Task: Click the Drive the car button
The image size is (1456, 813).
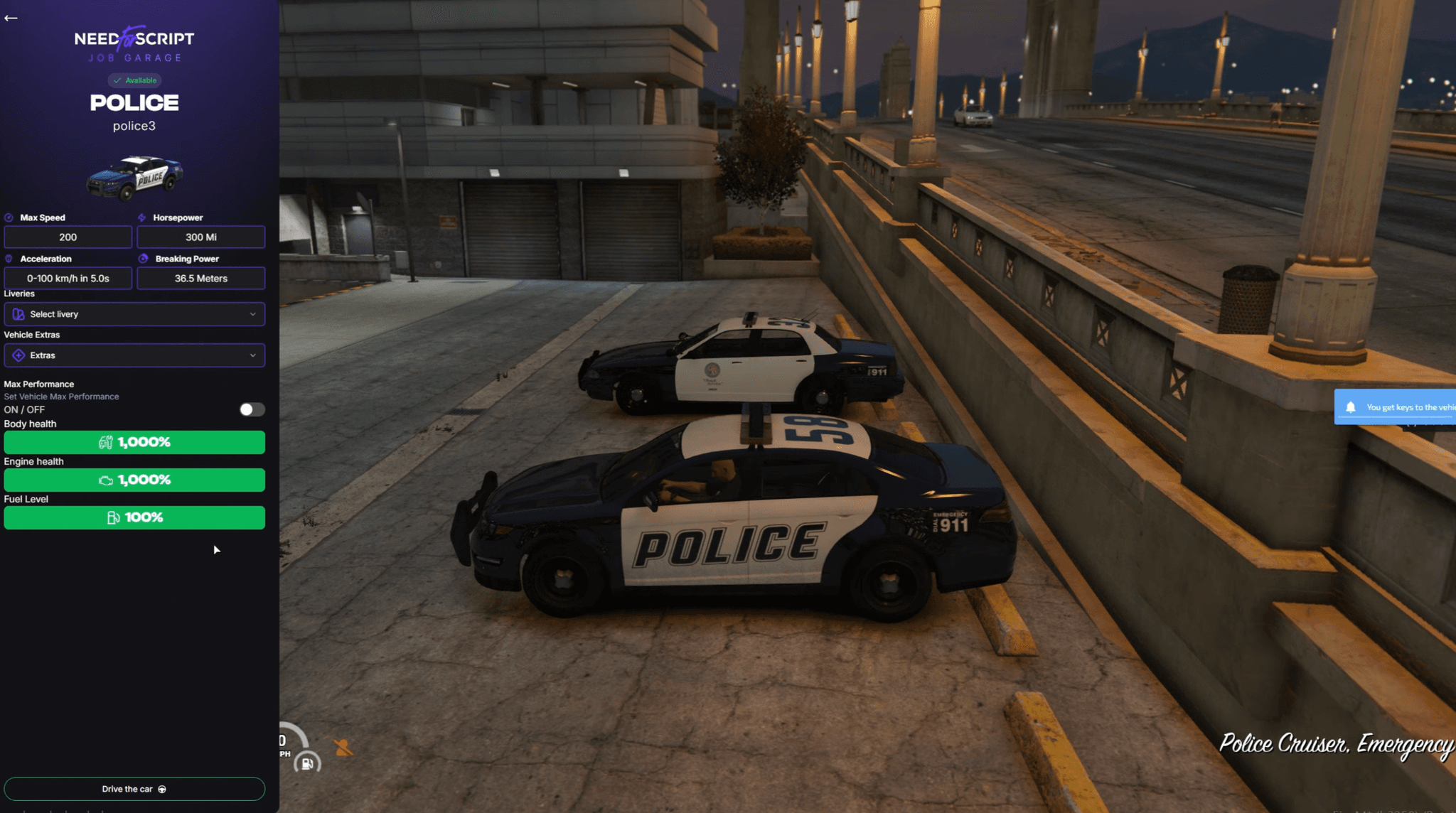Action: click(x=134, y=789)
